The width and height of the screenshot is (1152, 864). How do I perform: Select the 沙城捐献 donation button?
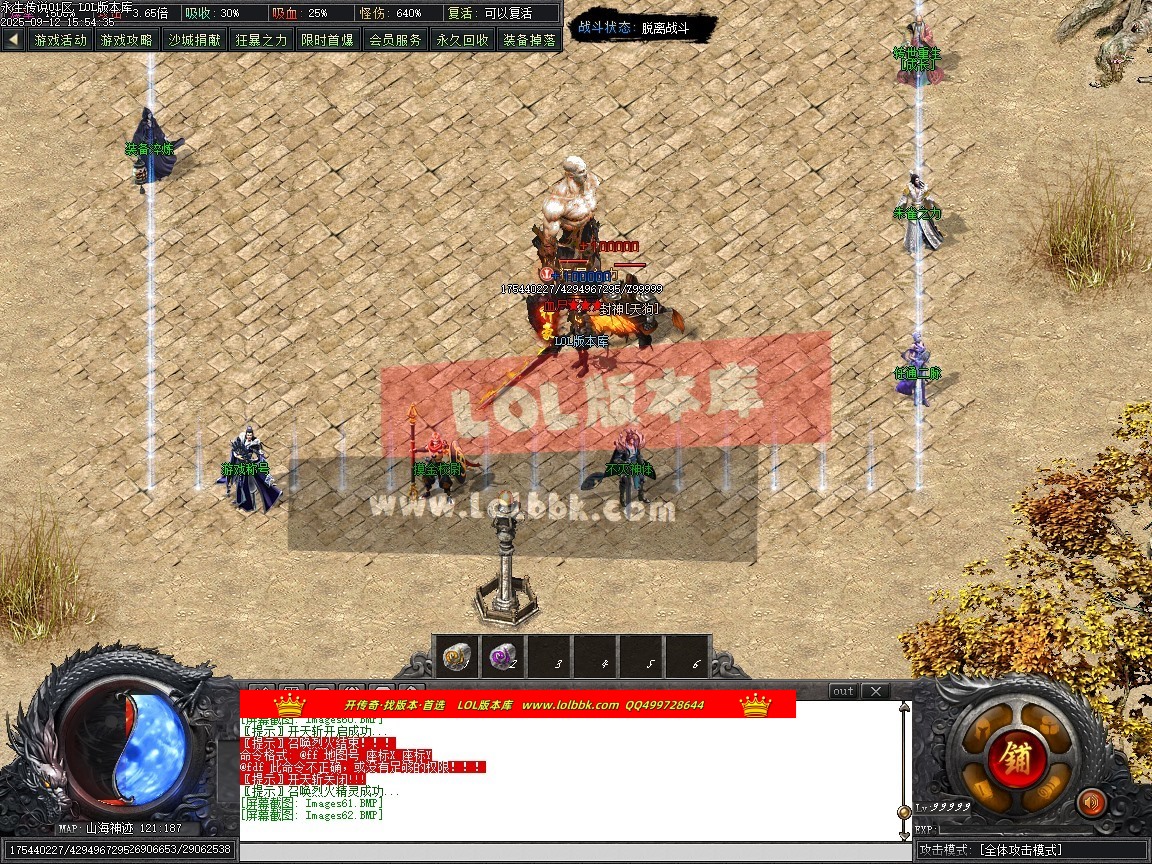tap(195, 40)
